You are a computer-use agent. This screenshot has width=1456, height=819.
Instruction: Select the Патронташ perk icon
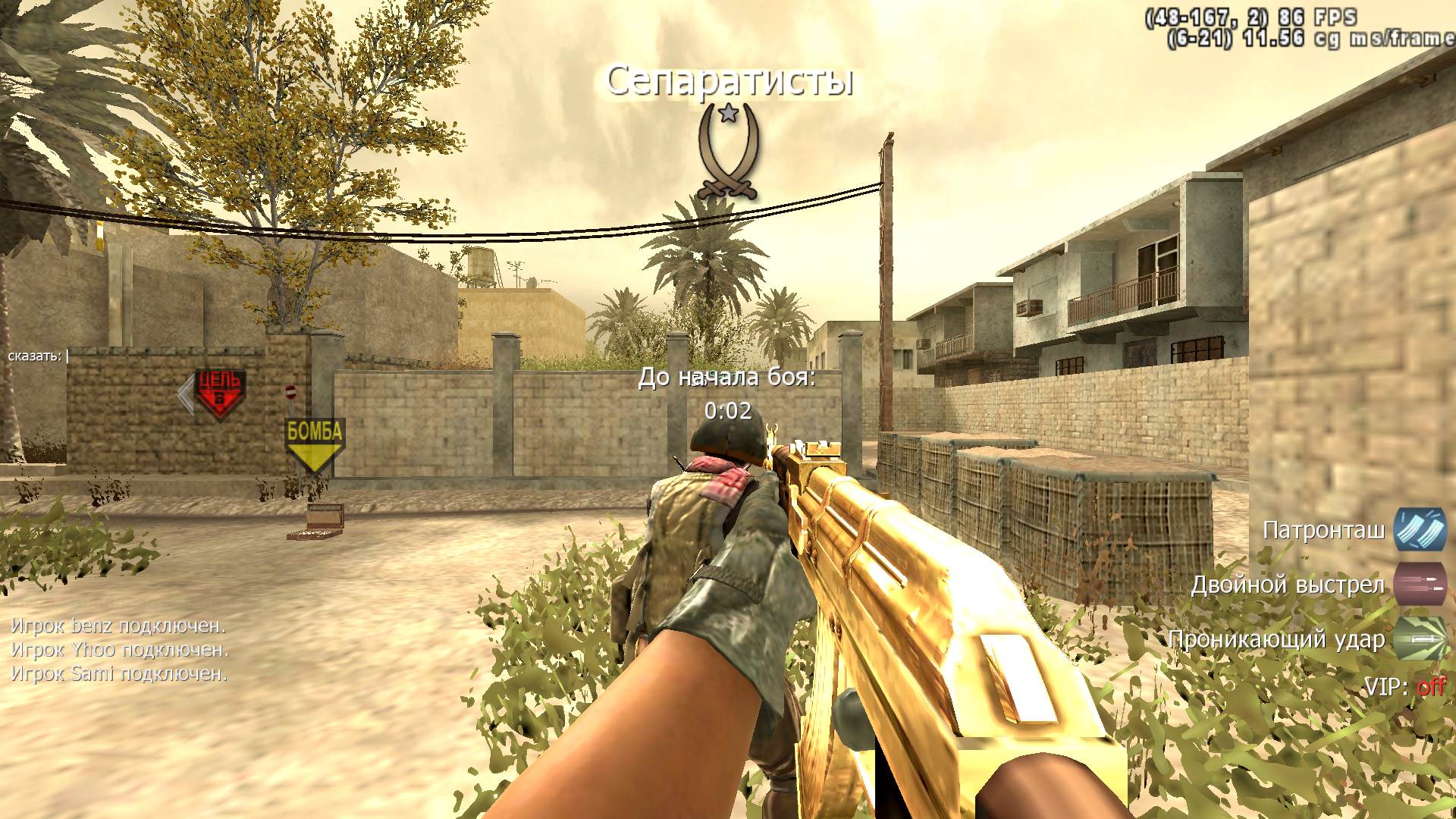click(x=1420, y=529)
